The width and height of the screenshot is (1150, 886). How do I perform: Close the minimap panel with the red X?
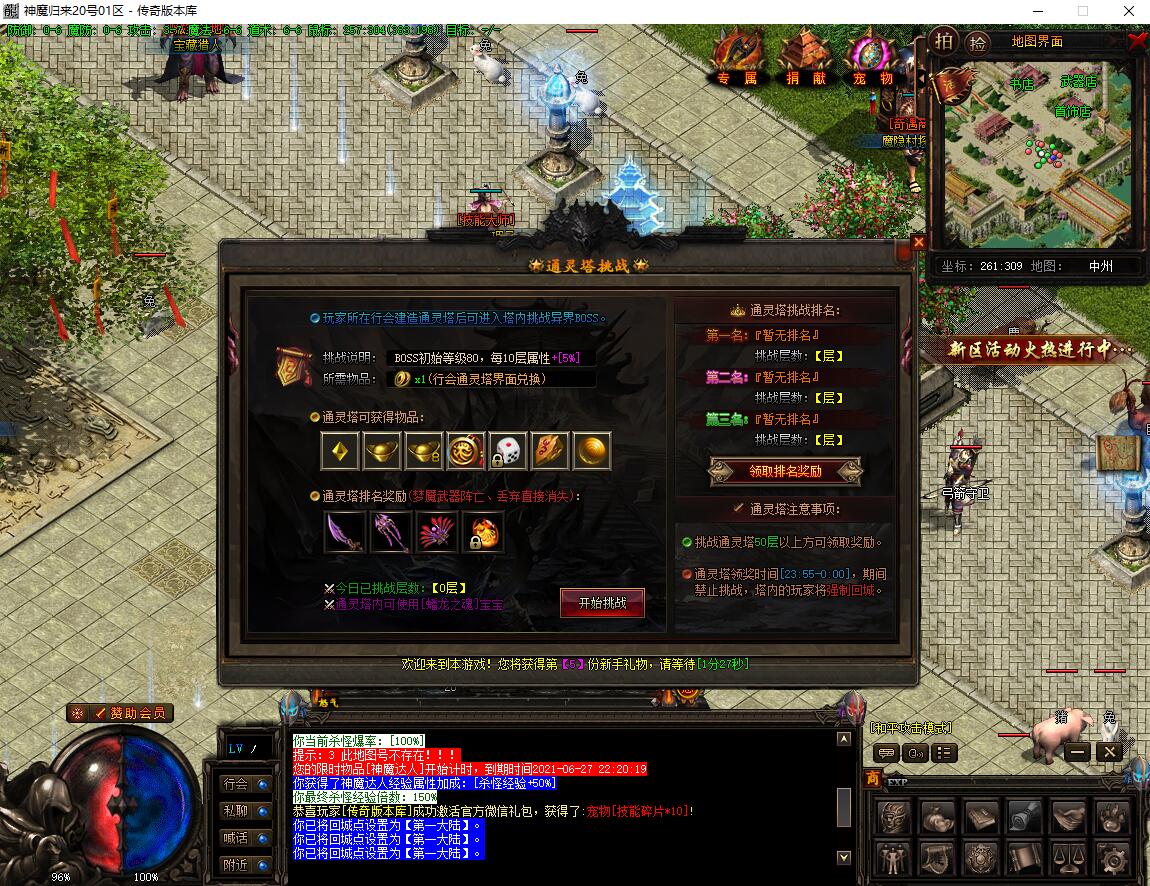(1137, 41)
